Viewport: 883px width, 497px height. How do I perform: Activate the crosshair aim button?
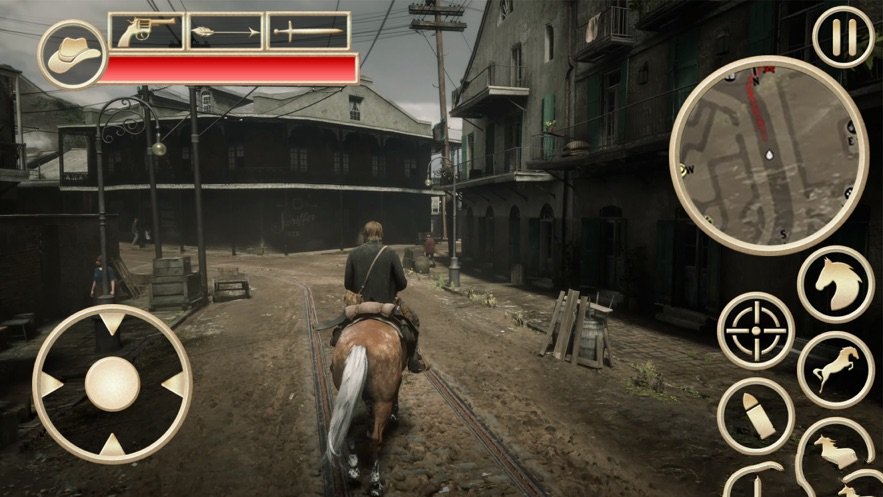coord(756,331)
